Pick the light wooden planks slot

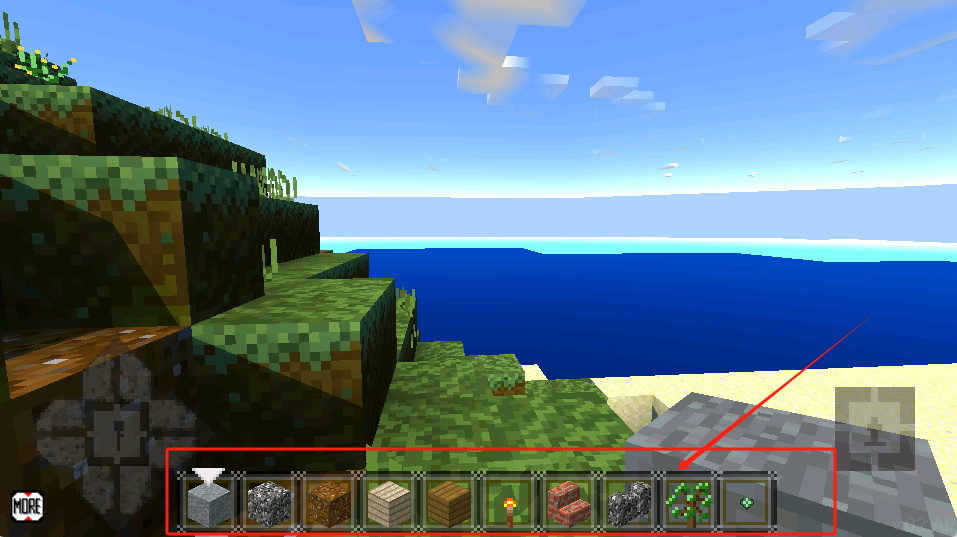[x=387, y=500]
